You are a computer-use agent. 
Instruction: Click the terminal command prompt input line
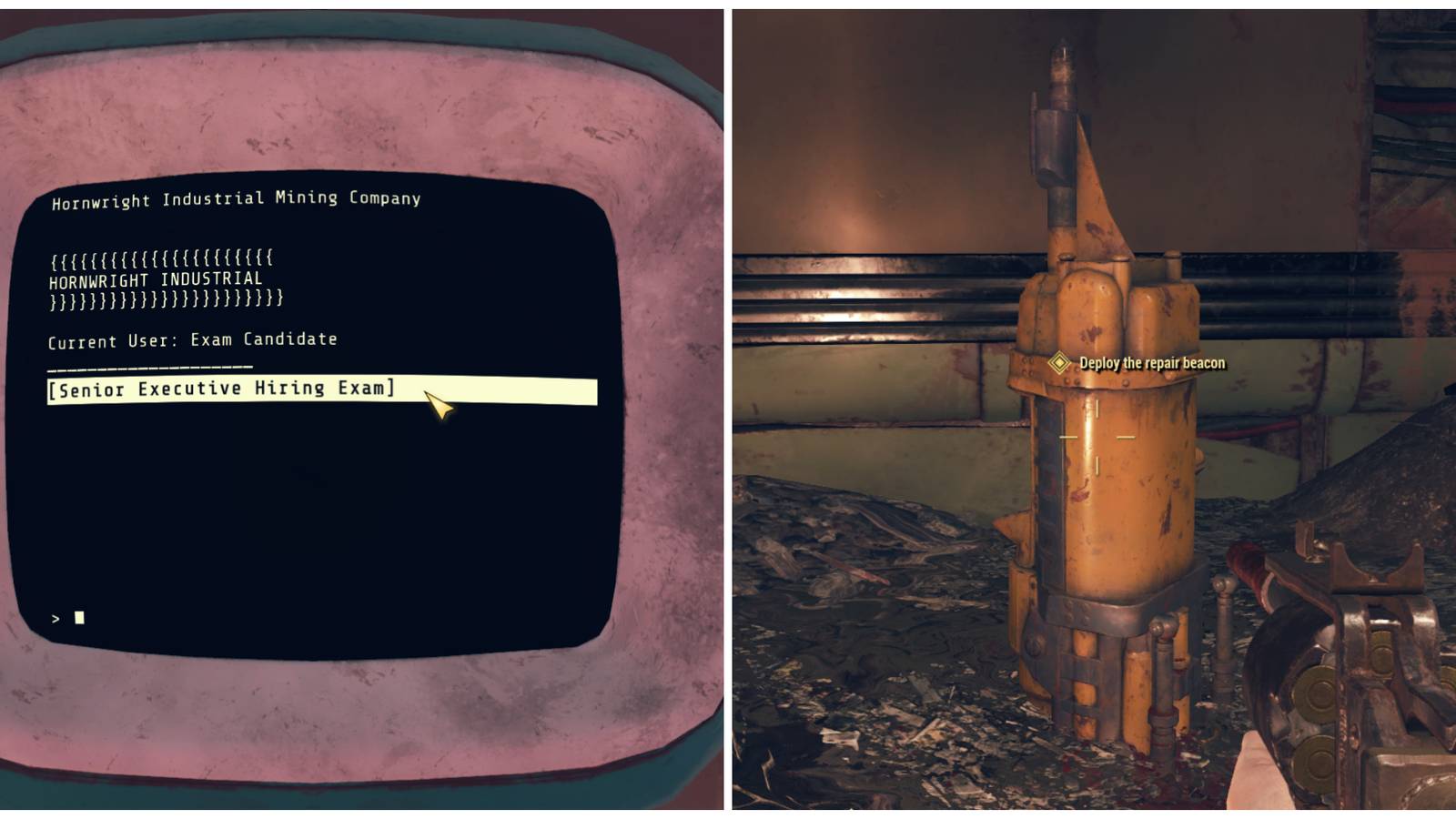68,617
